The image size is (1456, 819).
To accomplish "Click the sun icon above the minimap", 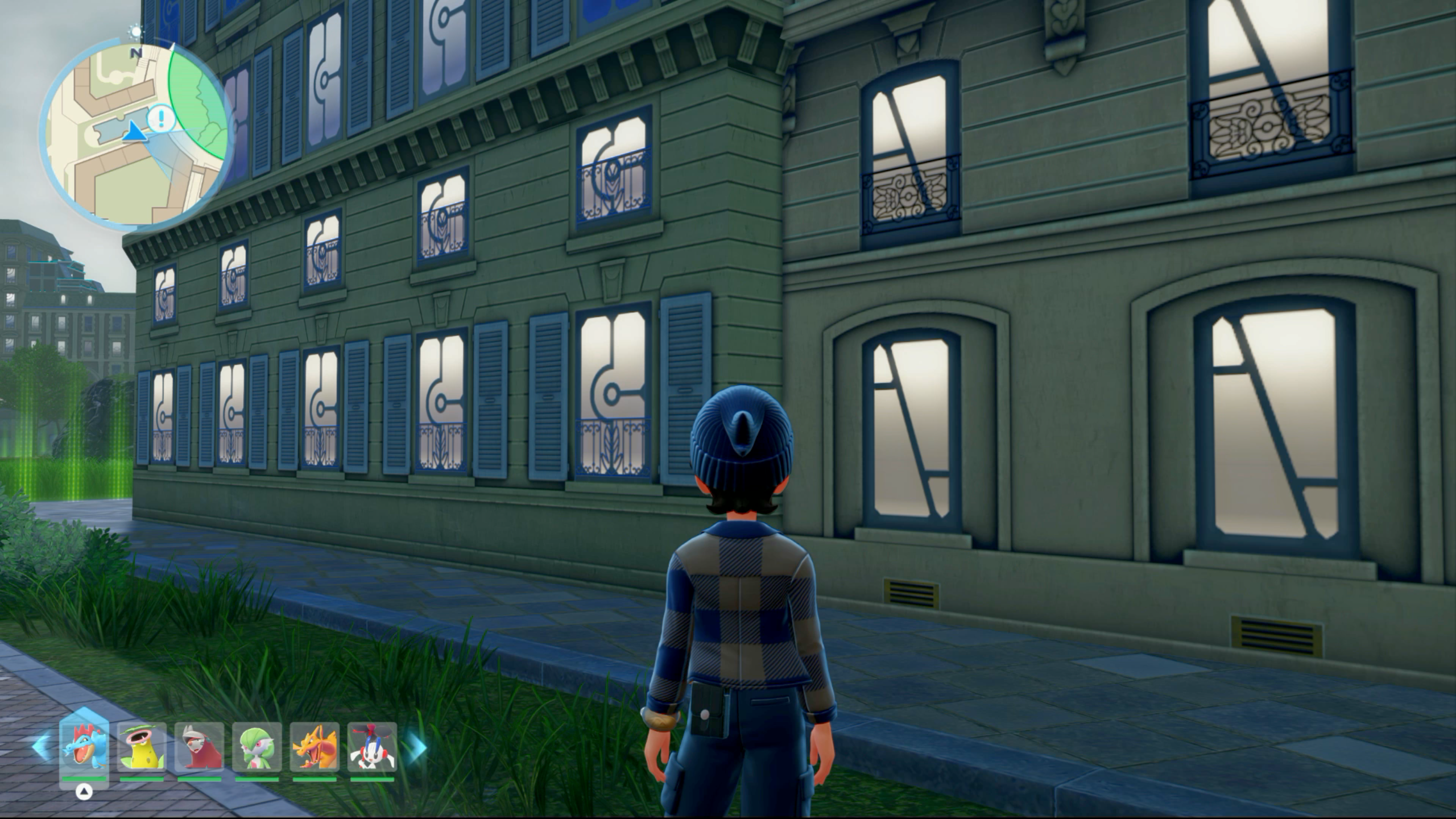I will coord(136,31).
